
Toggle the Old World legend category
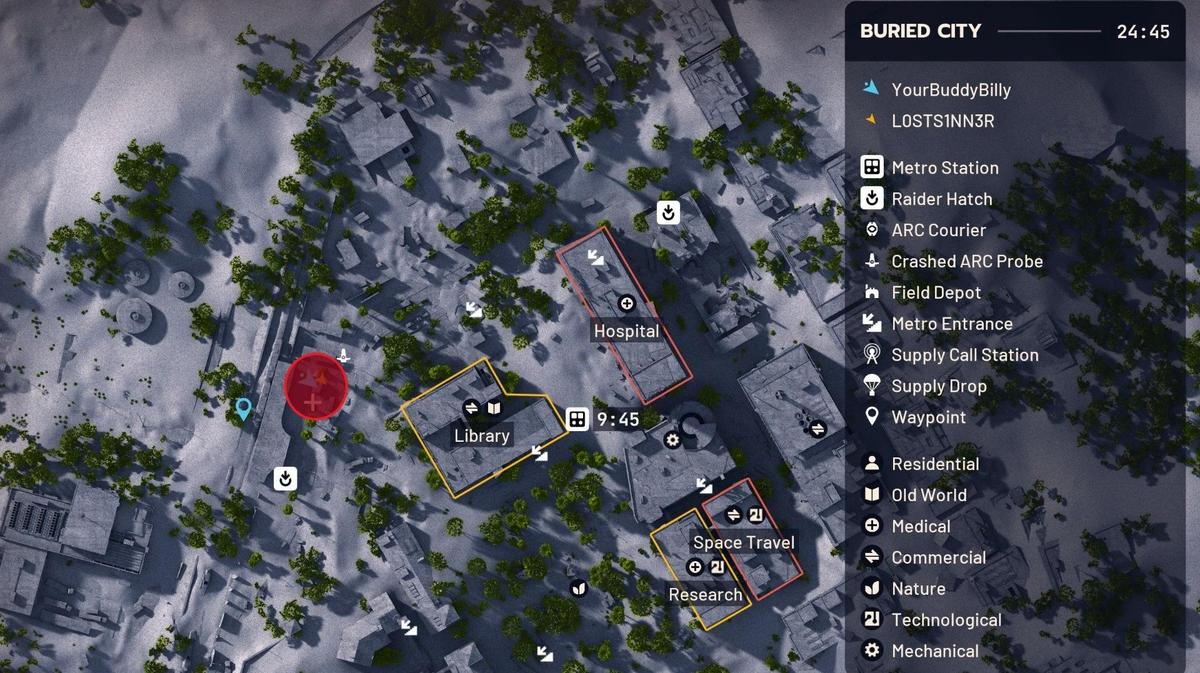[928, 495]
